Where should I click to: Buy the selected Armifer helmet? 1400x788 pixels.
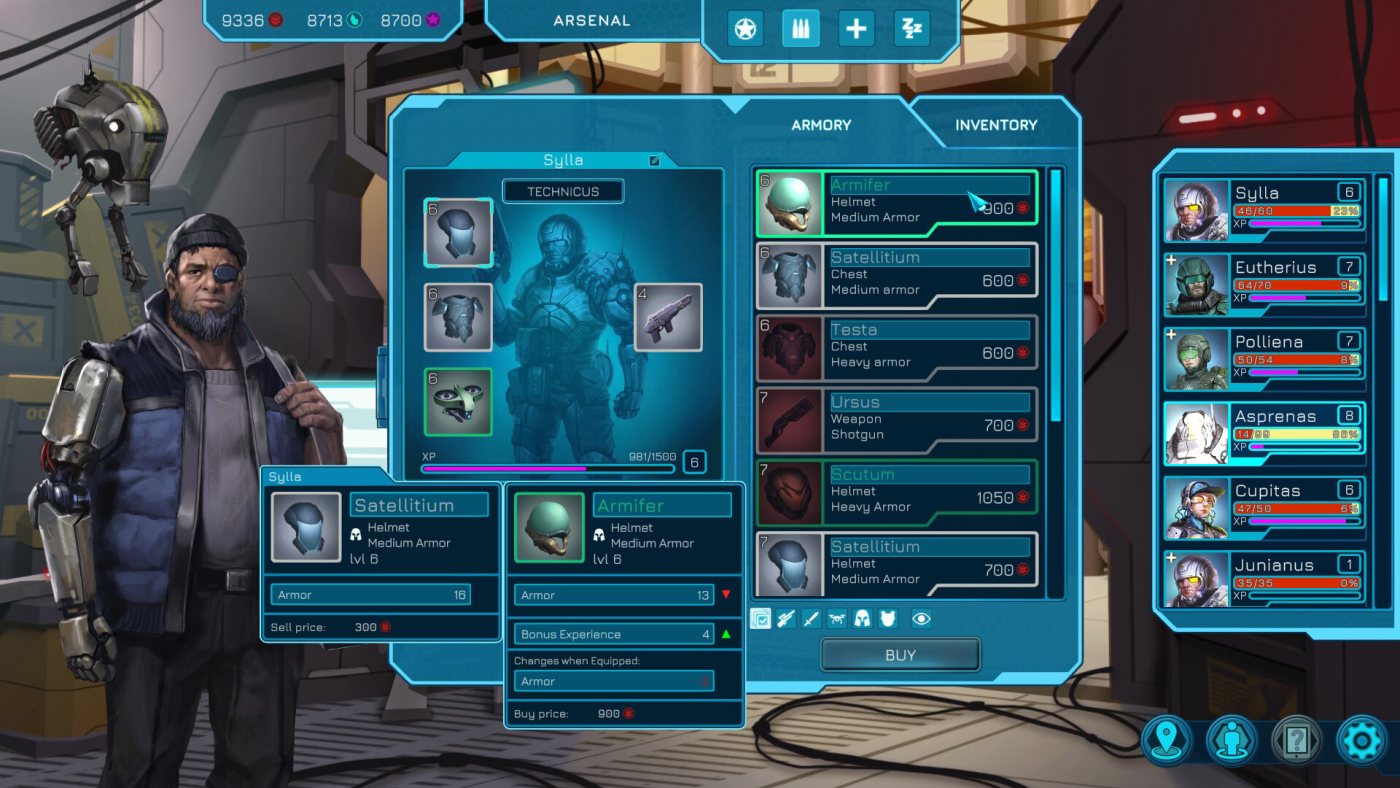[900, 655]
